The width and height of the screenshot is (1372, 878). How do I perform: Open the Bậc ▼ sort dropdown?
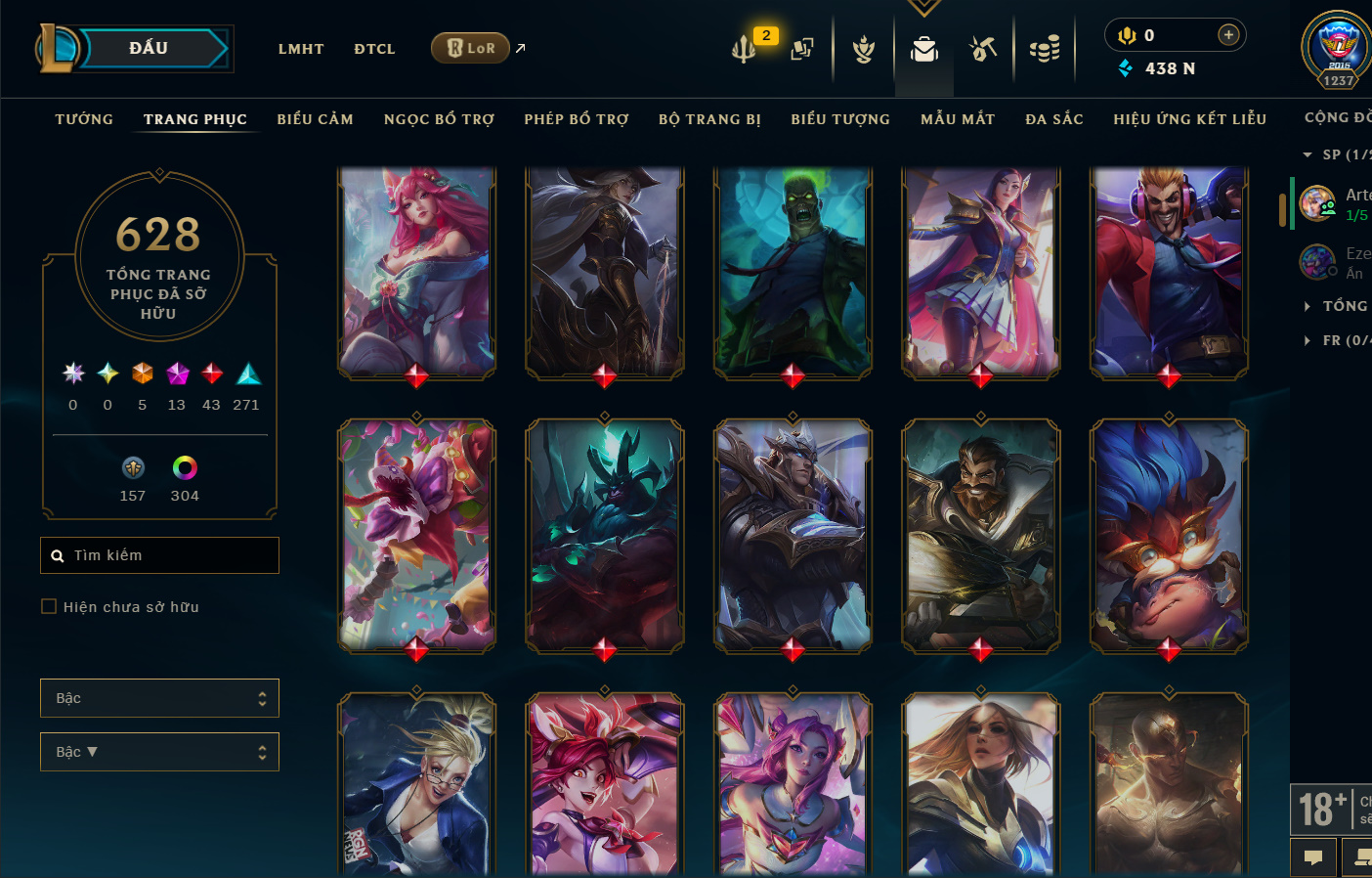pos(159,752)
